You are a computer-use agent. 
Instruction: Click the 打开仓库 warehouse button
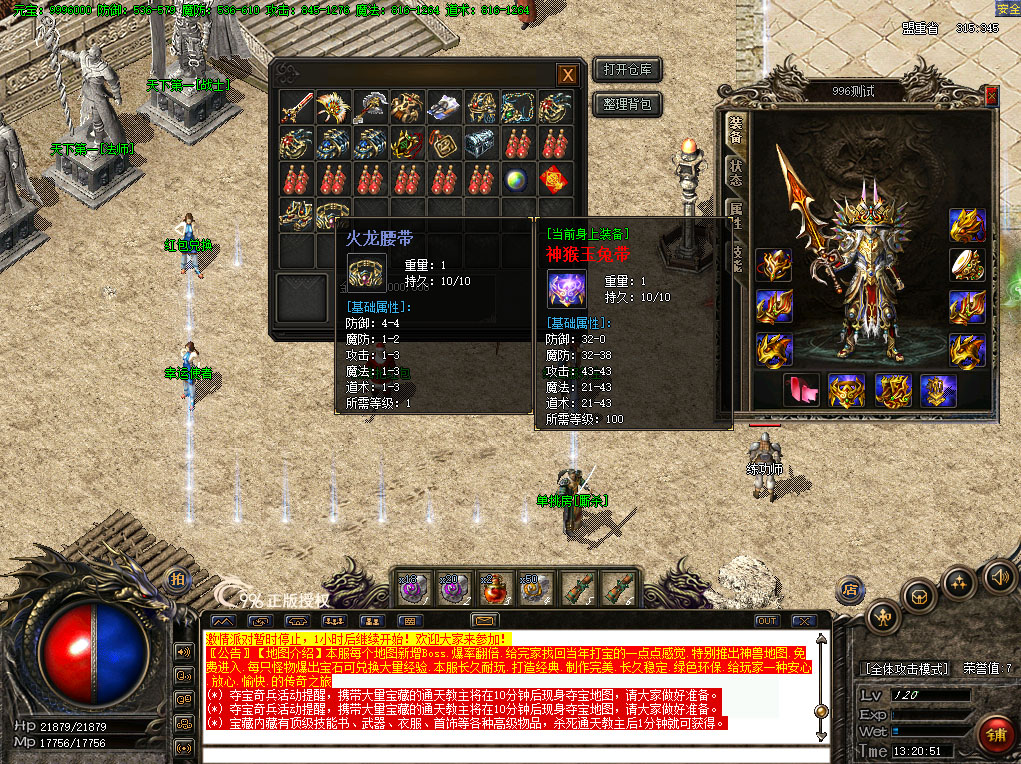(x=627, y=70)
